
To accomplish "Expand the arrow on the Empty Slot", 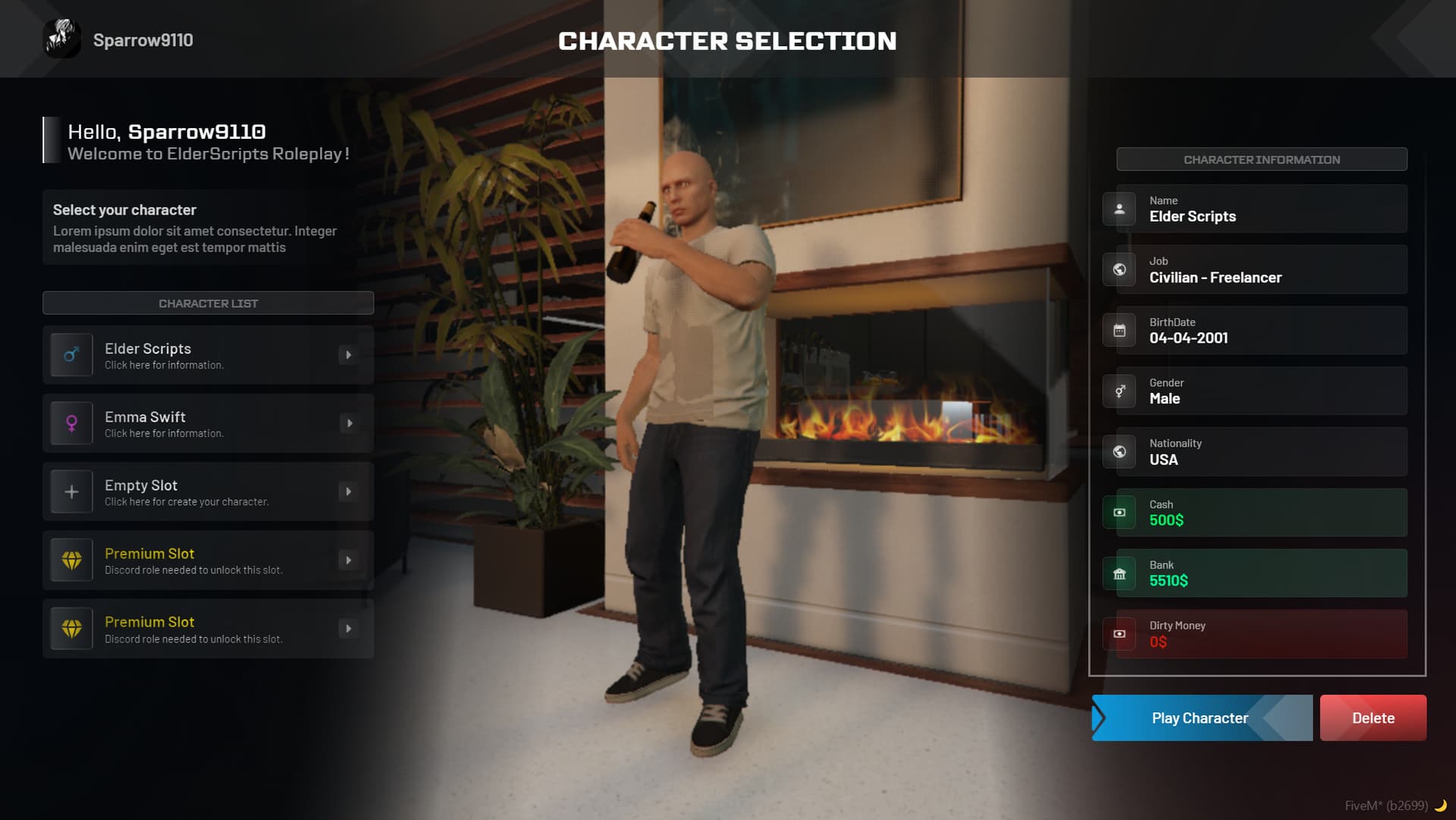I will tap(350, 492).
